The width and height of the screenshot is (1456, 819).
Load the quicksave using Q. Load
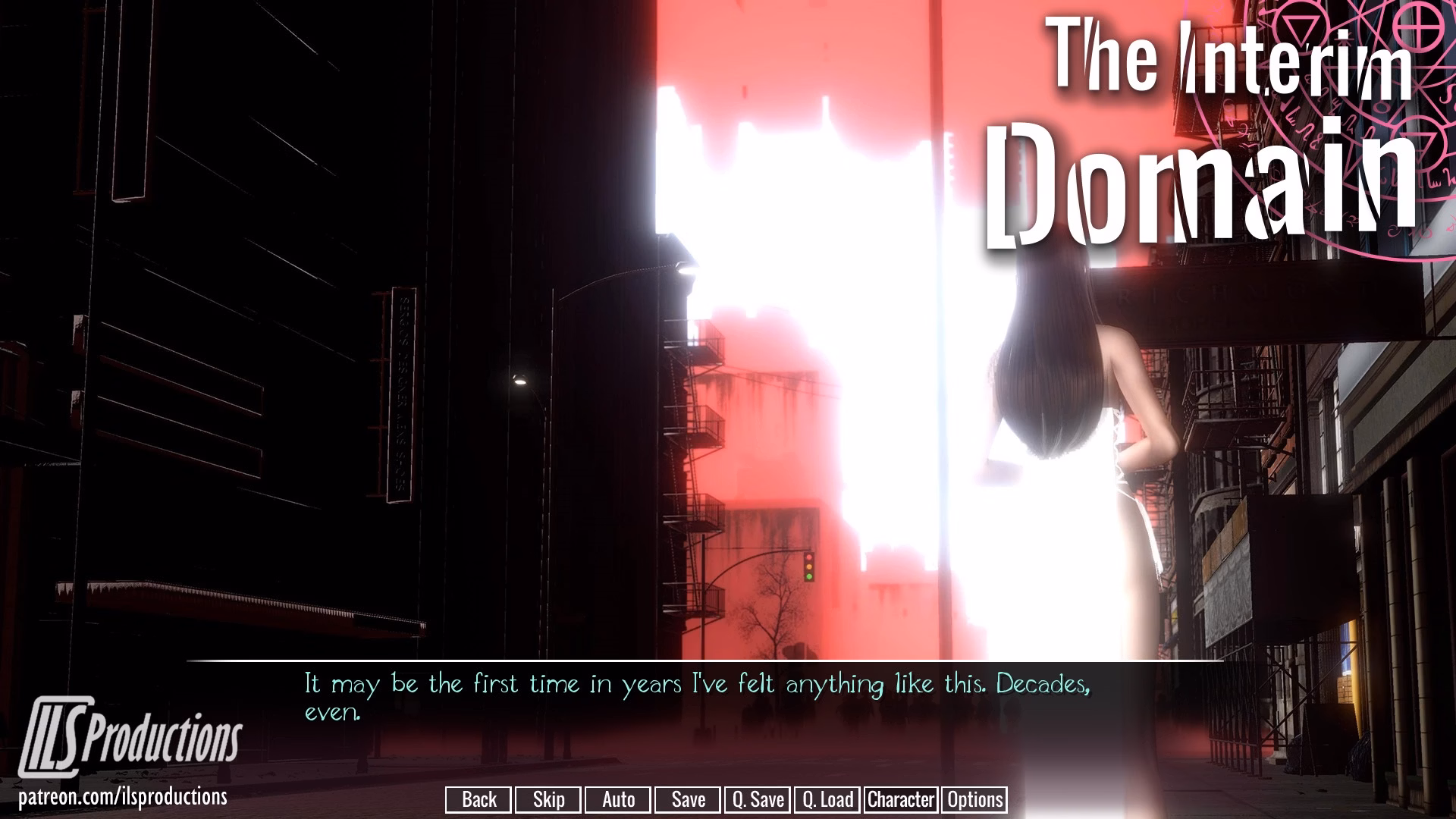click(827, 799)
